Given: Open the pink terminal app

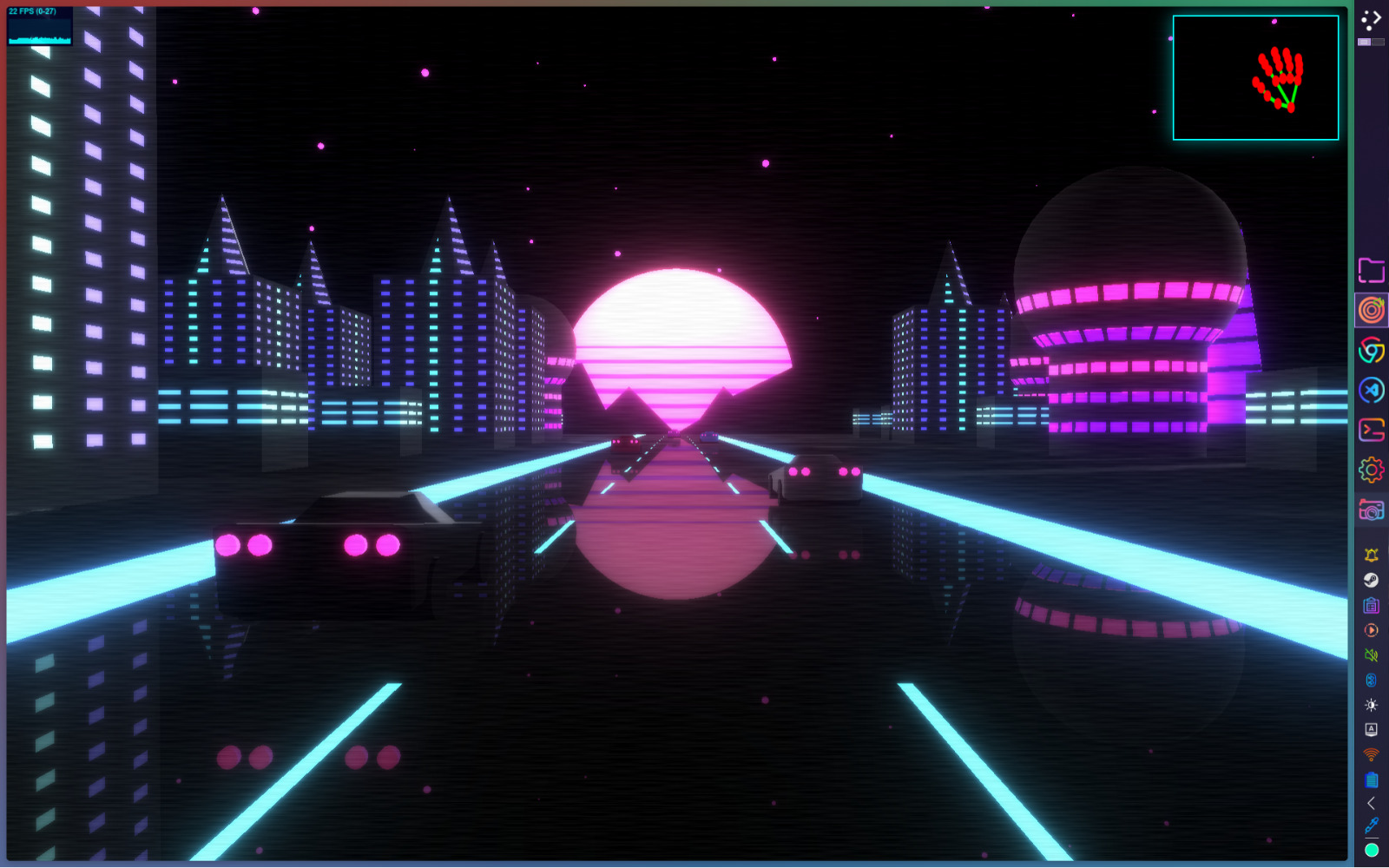Looking at the screenshot, I should point(1372,429).
